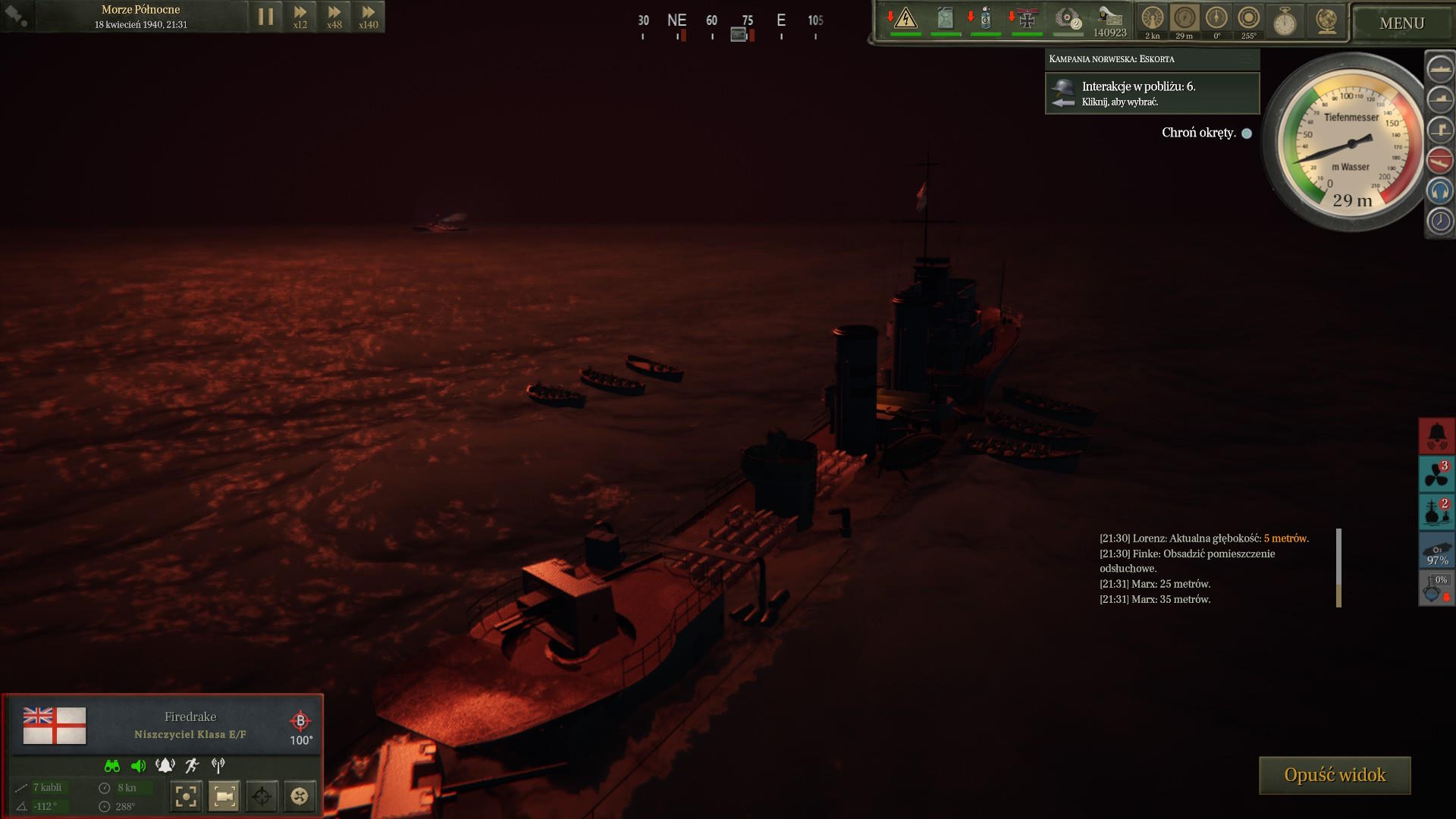Activate the hydrophone headphones button
Image resolution: width=1456 pixels, height=819 pixels.
point(1439,191)
